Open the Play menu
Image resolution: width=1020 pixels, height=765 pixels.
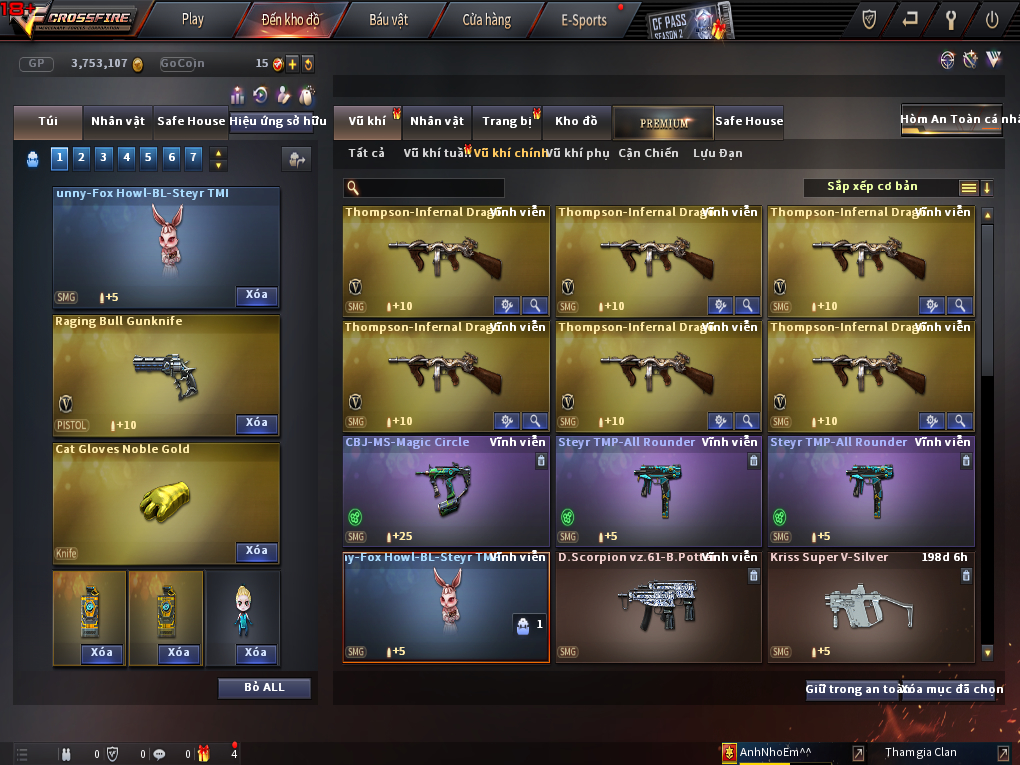tap(193, 19)
